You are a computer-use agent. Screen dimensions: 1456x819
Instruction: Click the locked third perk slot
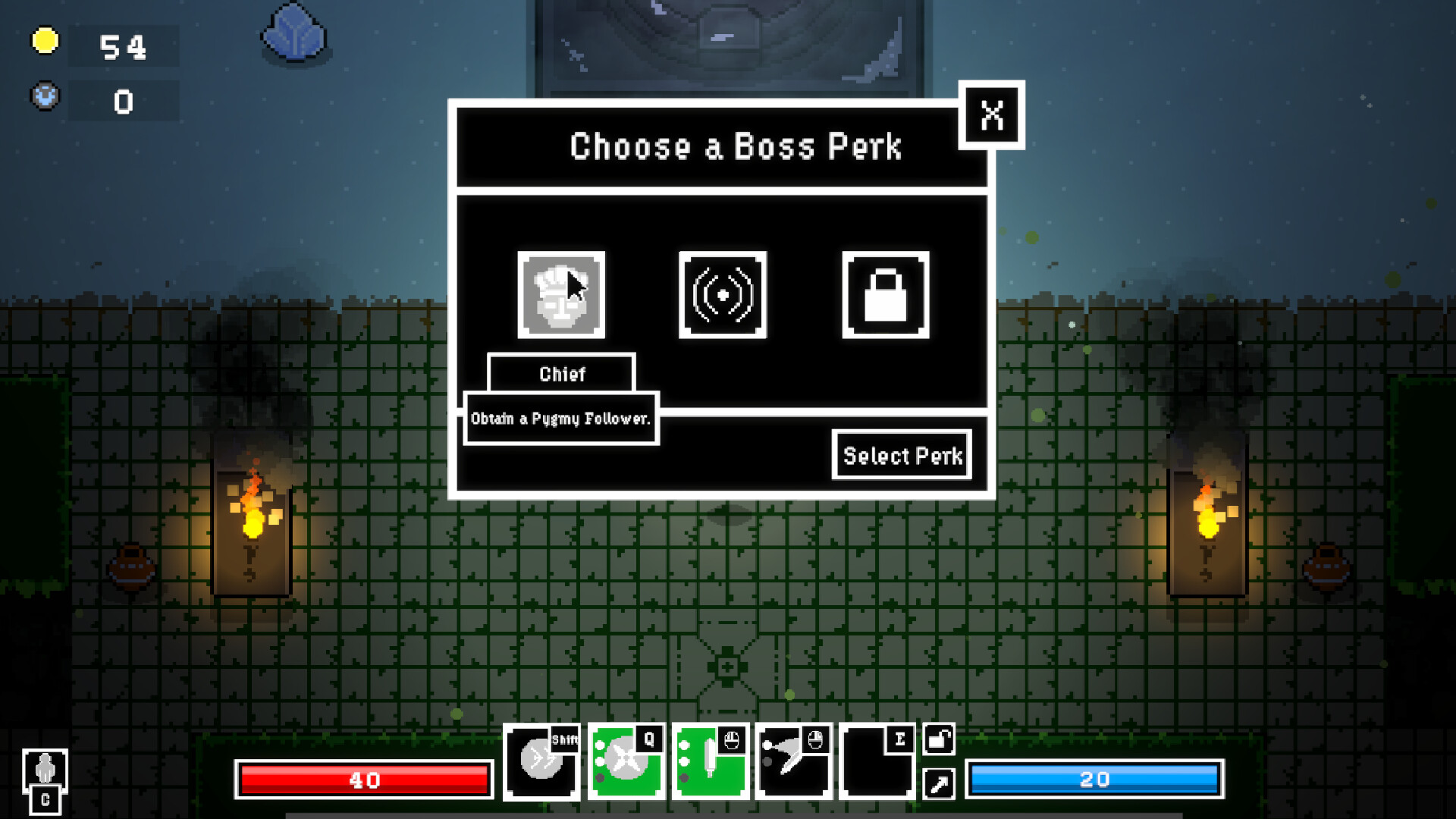885,296
